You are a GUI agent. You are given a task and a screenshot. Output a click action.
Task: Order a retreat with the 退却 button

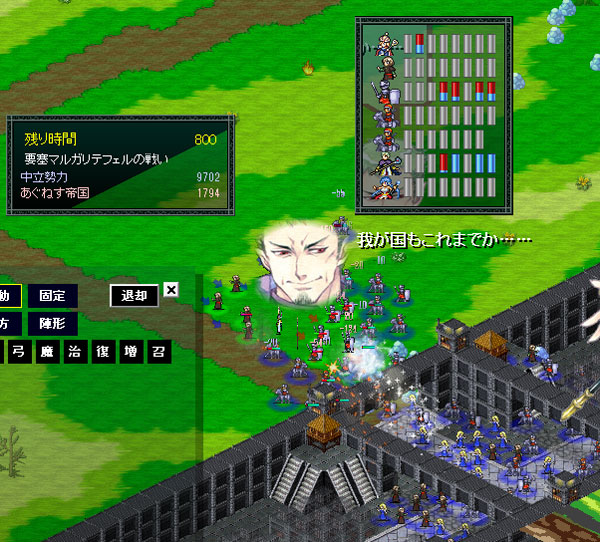pyautogui.click(x=134, y=295)
